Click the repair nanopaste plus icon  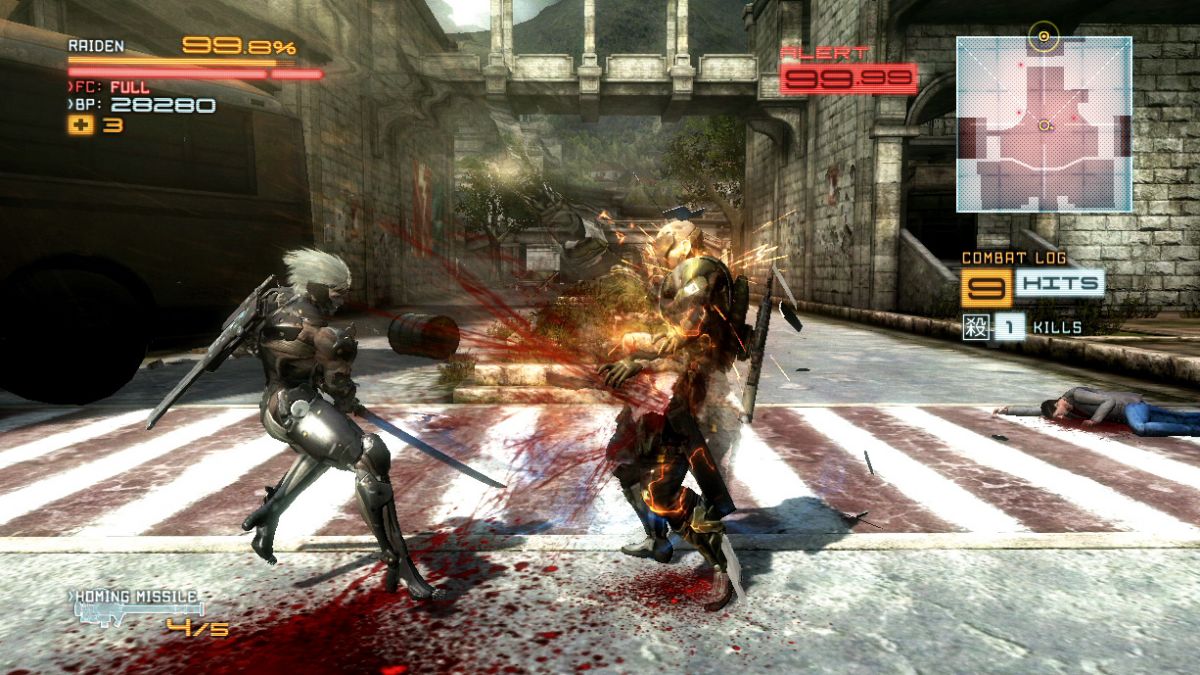pyautogui.click(x=79, y=126)
